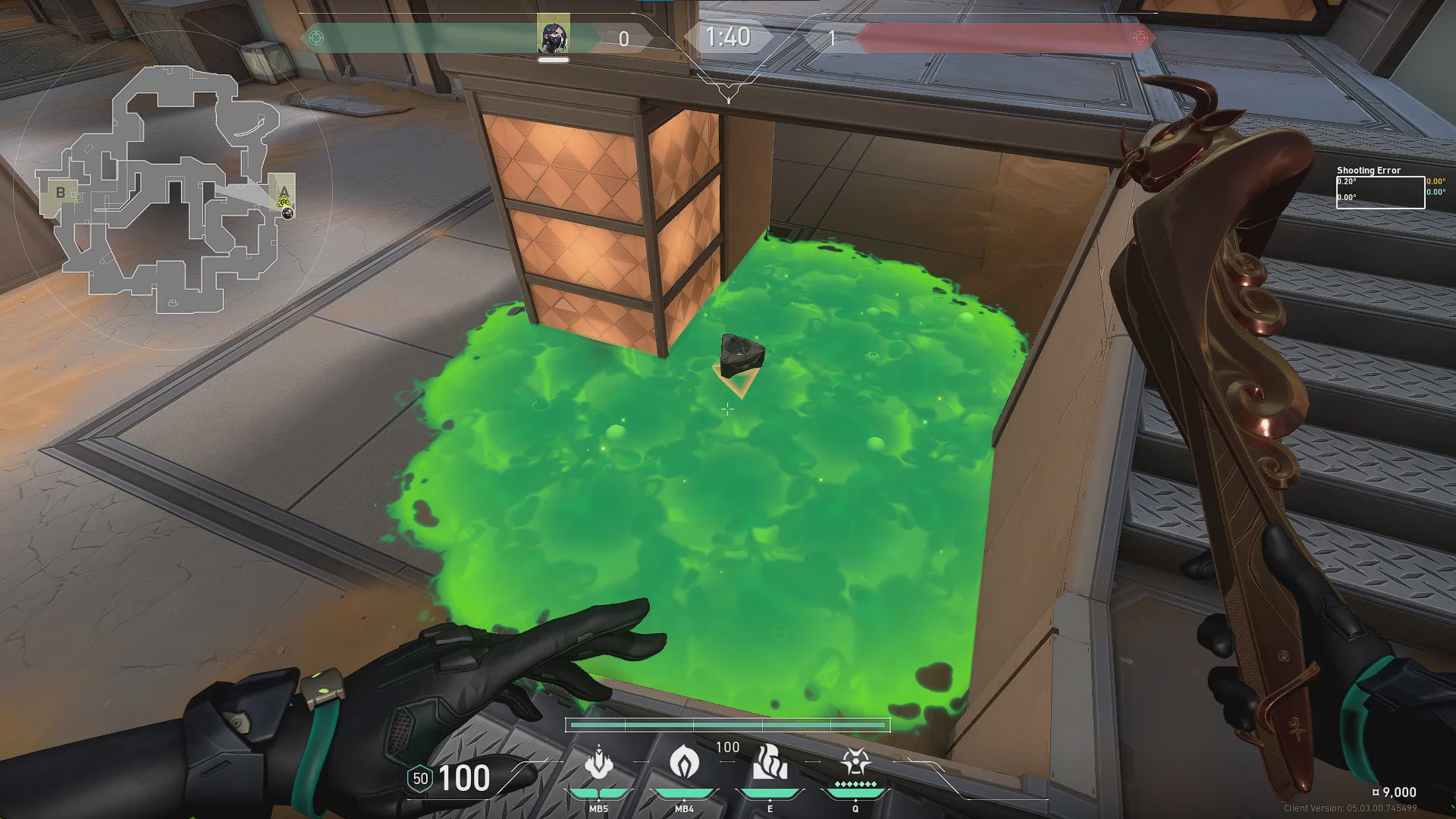Image resolution: width=1456 pixels, height=819 pixels.
Task: Activate the Snake Bite ability icon
Action: 599,762
